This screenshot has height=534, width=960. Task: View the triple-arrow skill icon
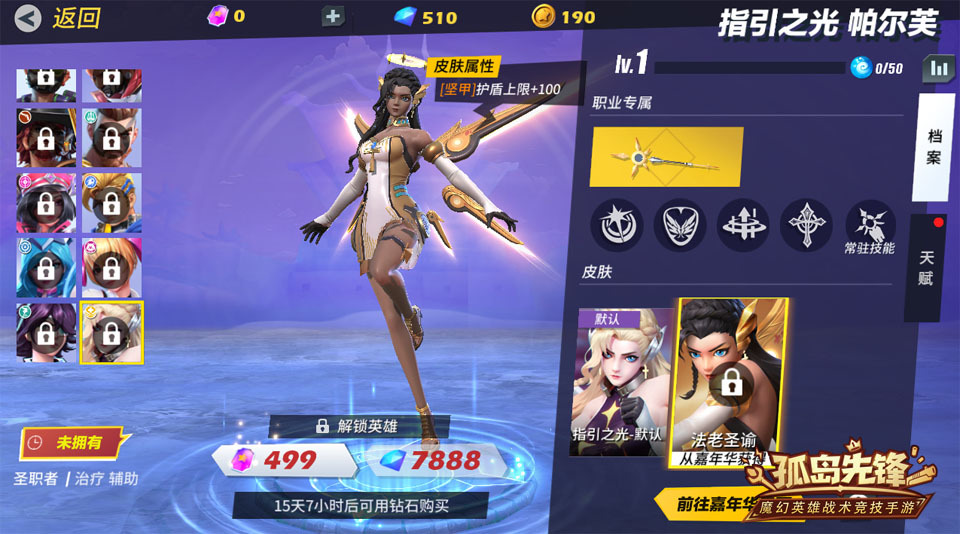pyautogui.click(x=743, y=224)
